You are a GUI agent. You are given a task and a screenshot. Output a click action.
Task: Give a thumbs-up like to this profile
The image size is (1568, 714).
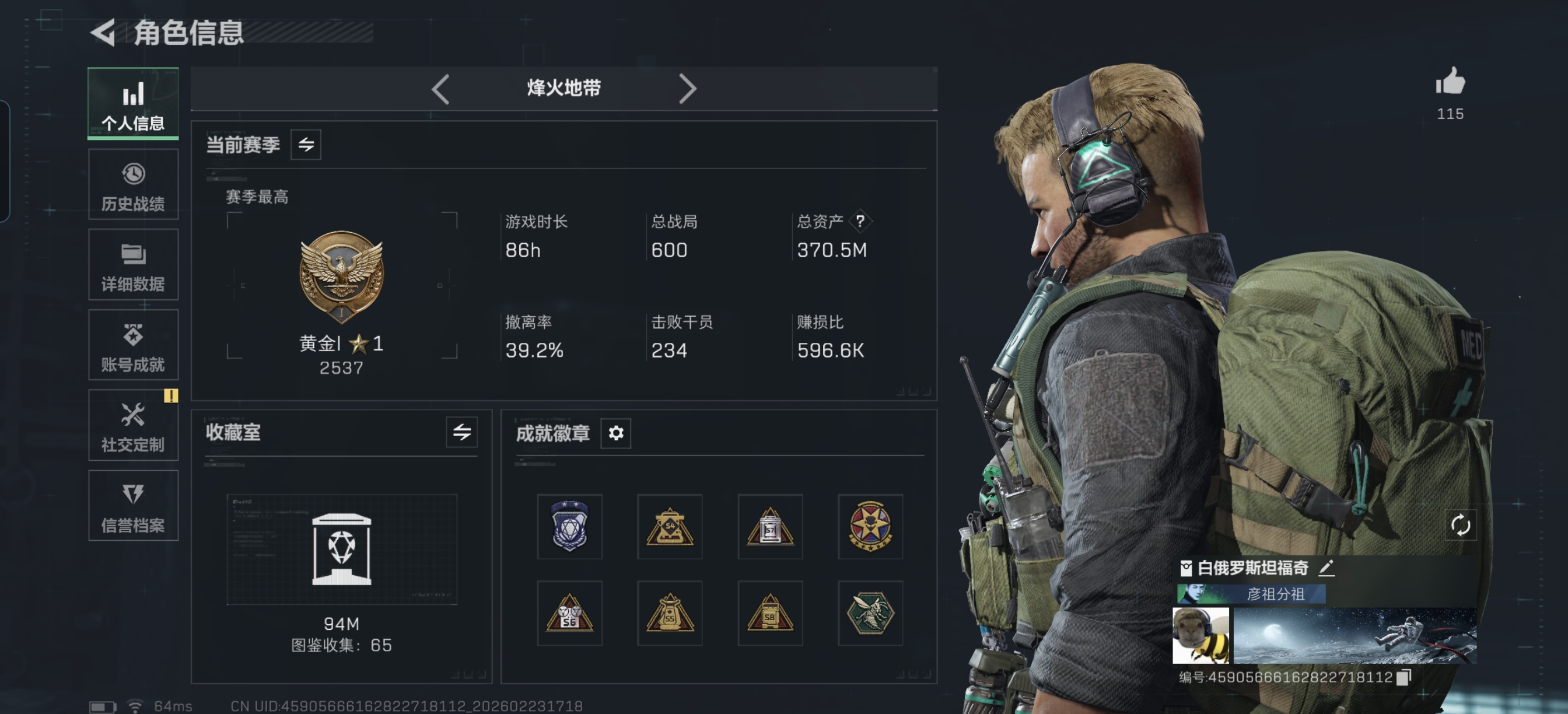pyautogui.click(x=1450, y=82)
